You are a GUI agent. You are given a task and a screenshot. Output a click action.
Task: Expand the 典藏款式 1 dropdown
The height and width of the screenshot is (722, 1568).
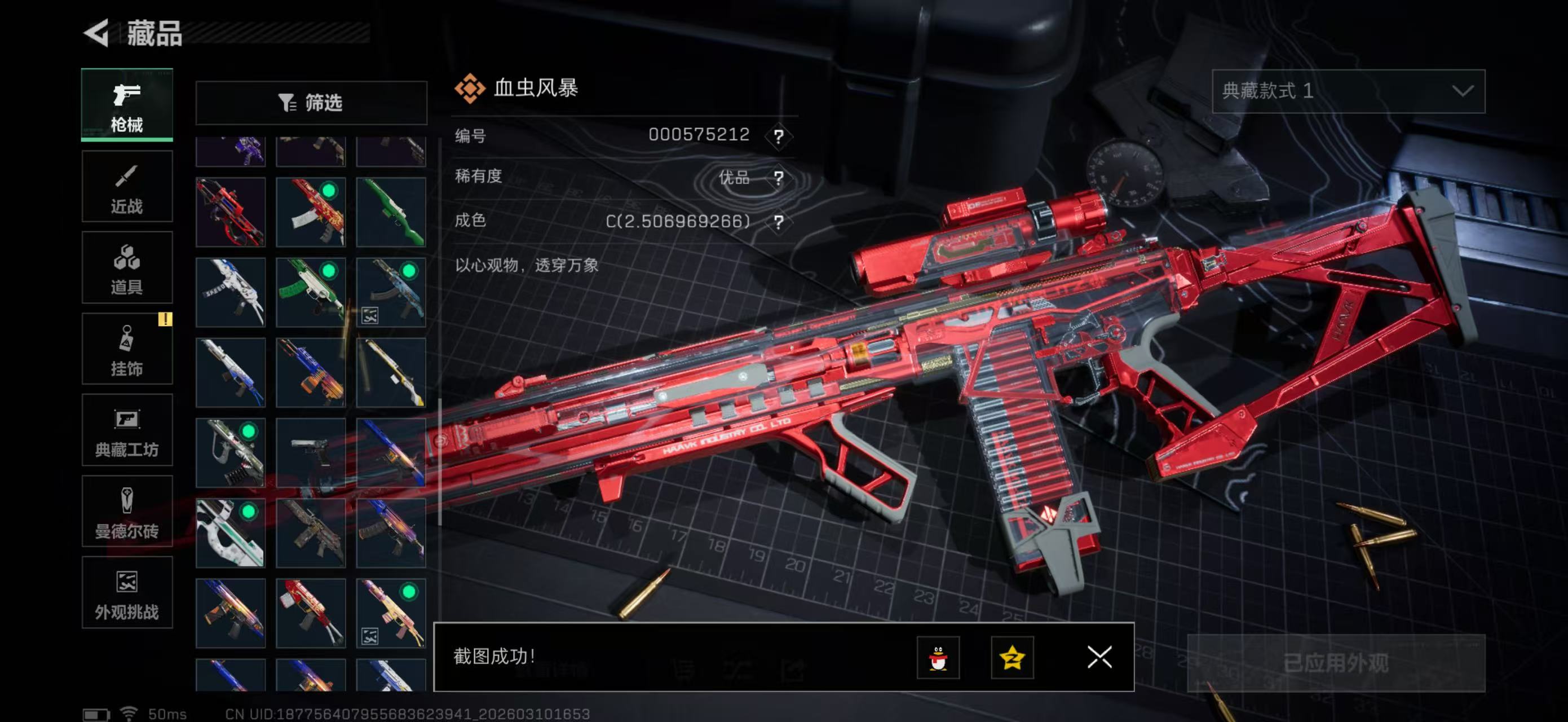pos(1348,91)
